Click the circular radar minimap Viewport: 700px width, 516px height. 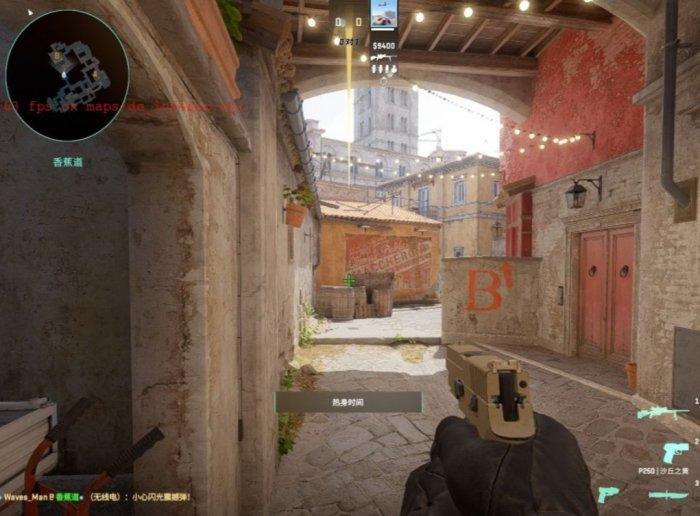[67, 75]
